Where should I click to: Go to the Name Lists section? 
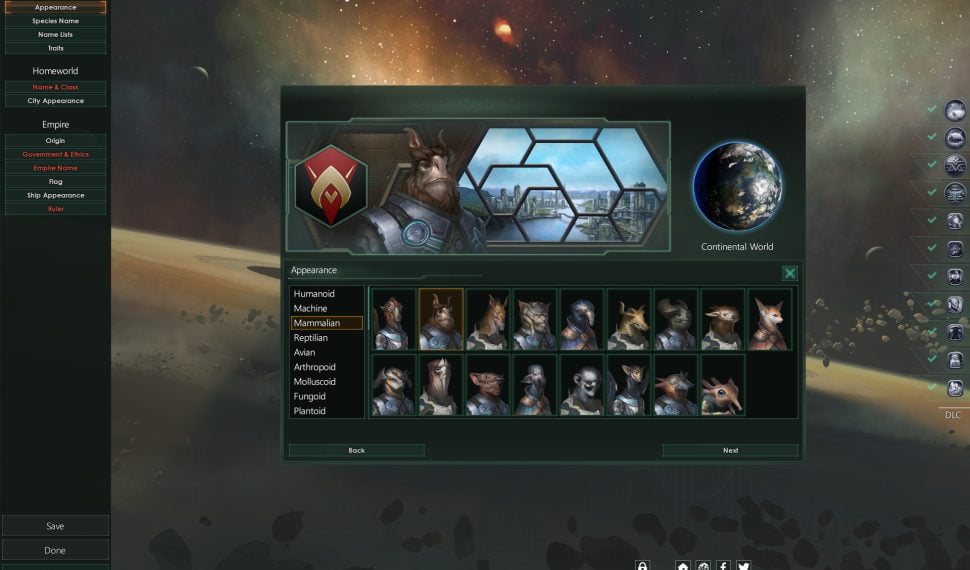tap(55, 34)
